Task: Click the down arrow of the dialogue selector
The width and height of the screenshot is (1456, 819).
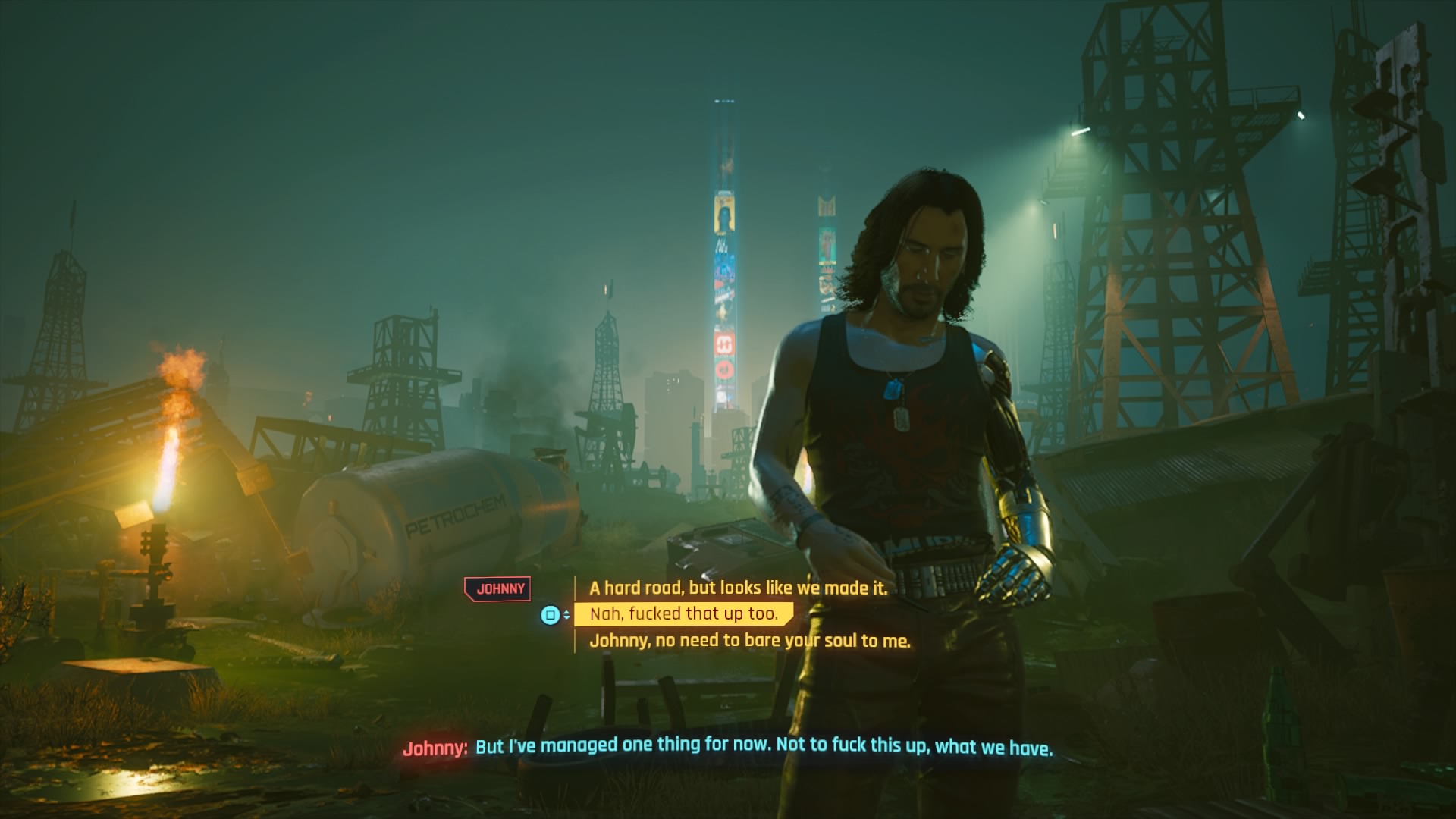Action: point(566,620)
